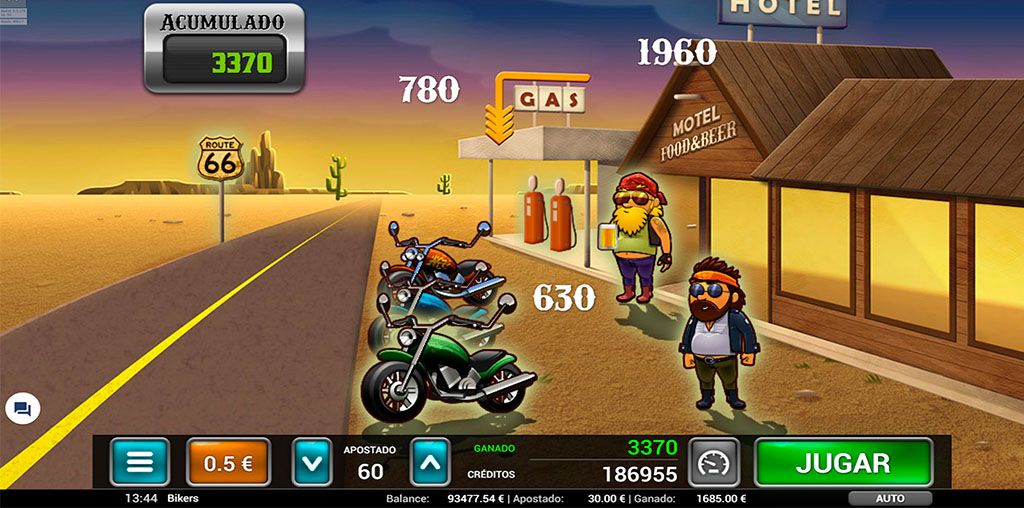Increase the bet with the up arrow
Image resolution: width=1024 pixels, height=508 pixels.
click(x=430, y=463)
